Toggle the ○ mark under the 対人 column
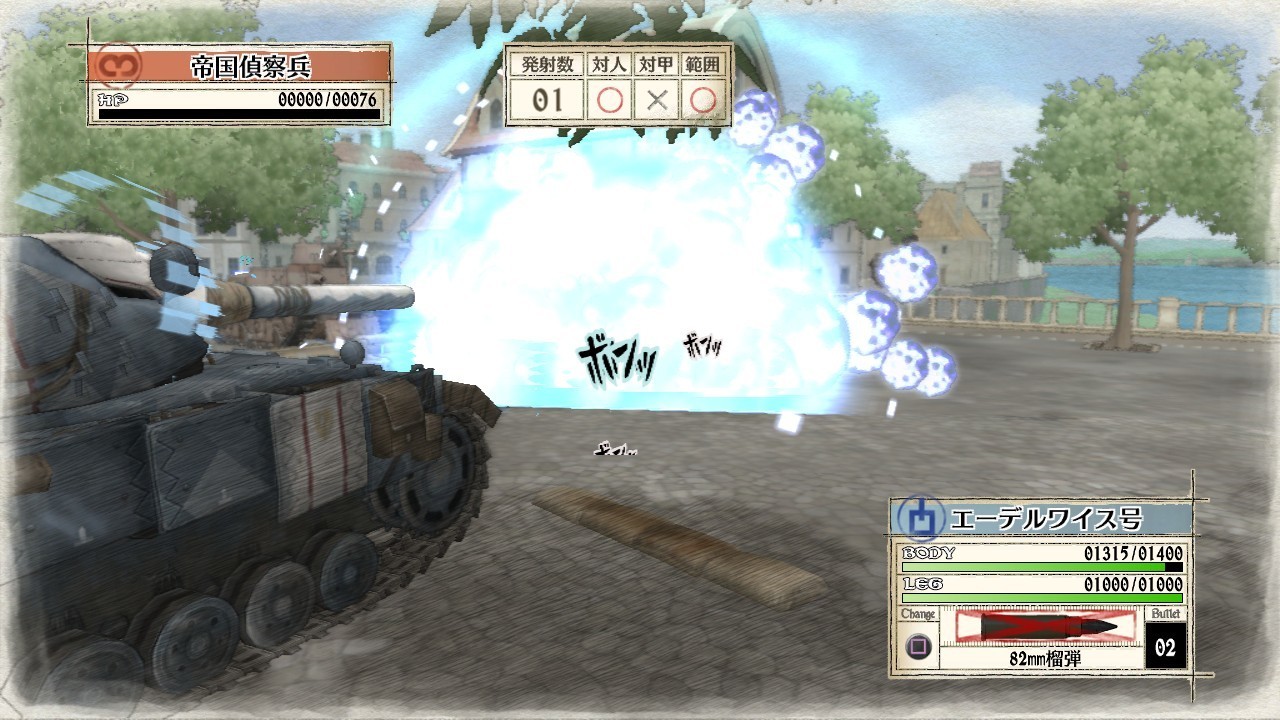The image size is (1280, 720). pyautogui.click(x=610, y=98)
